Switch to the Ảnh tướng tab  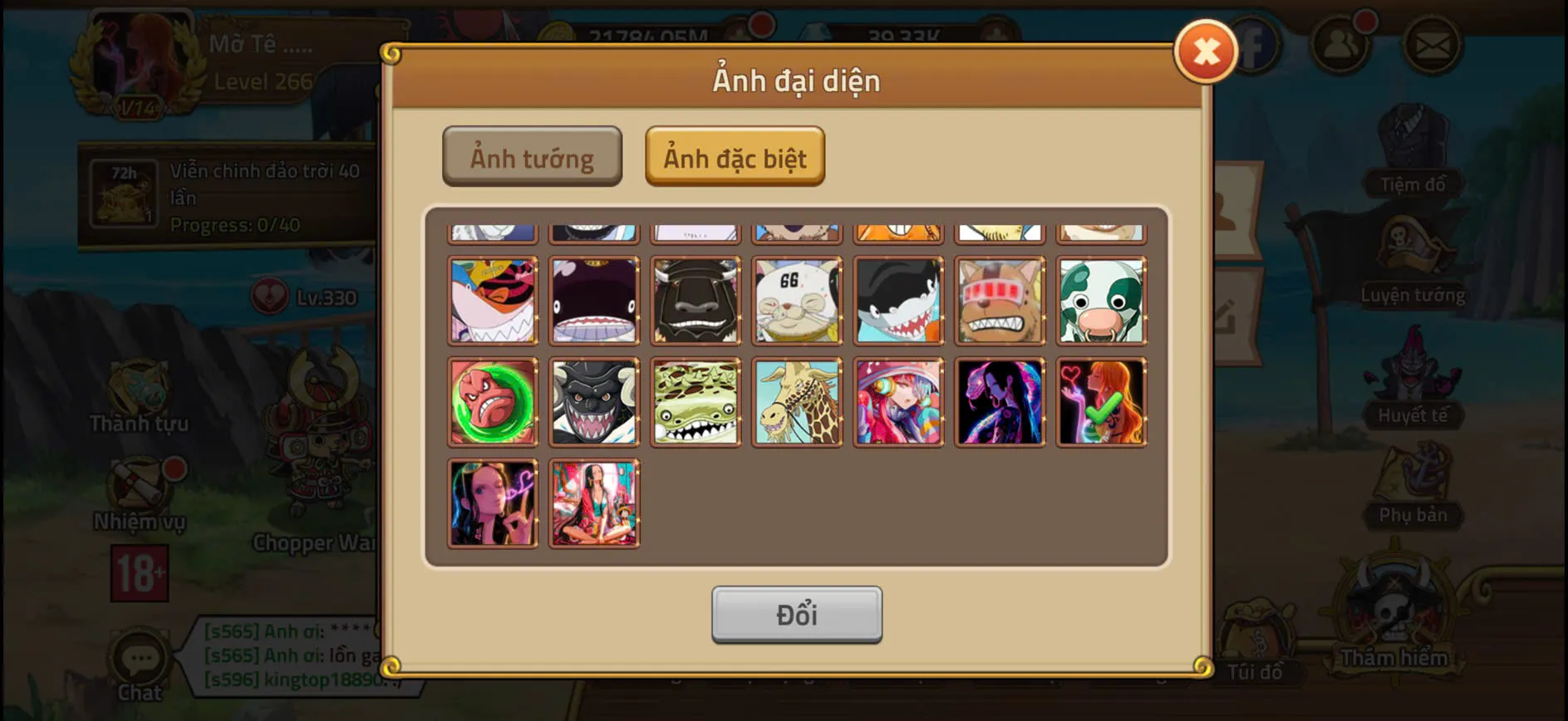[532, 157]
